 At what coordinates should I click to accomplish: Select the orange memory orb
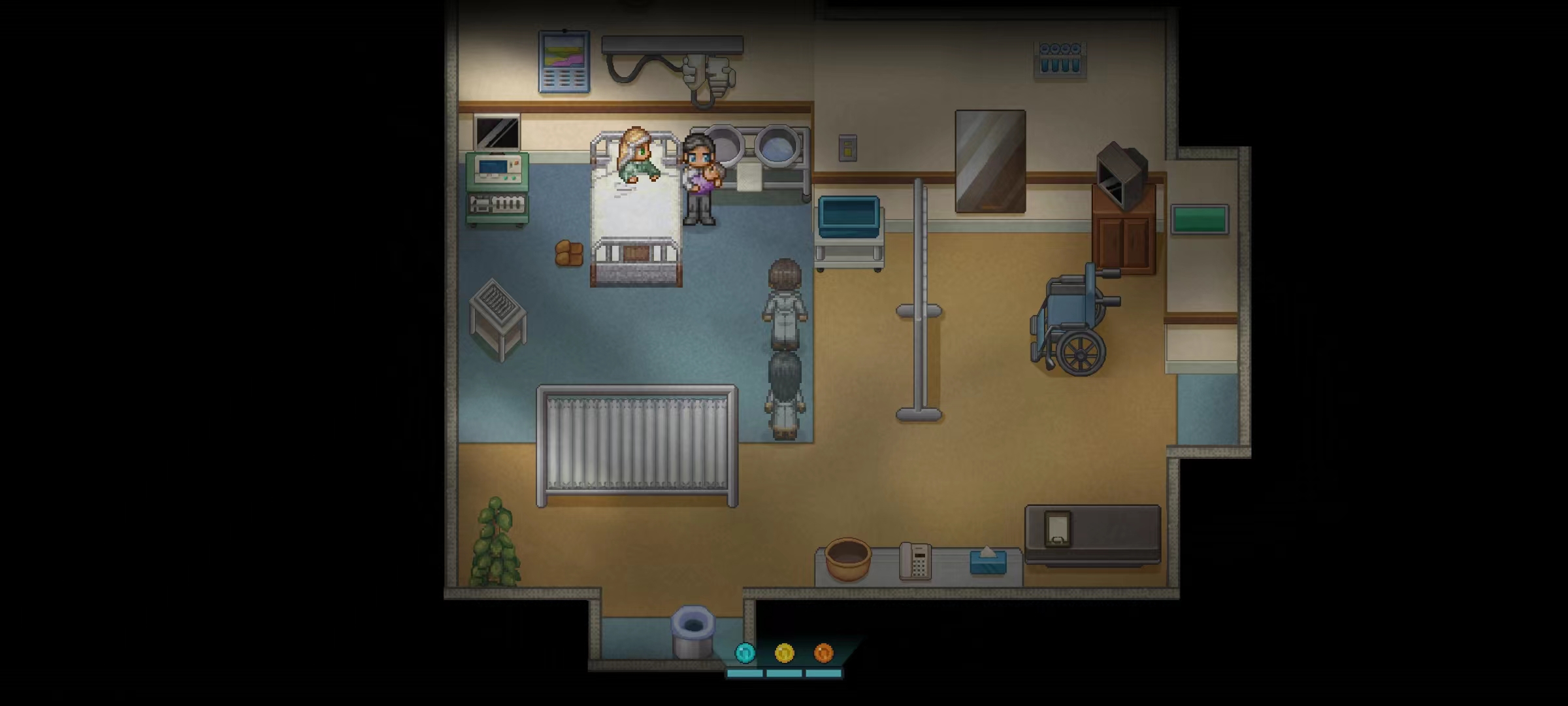pos(823,652)
